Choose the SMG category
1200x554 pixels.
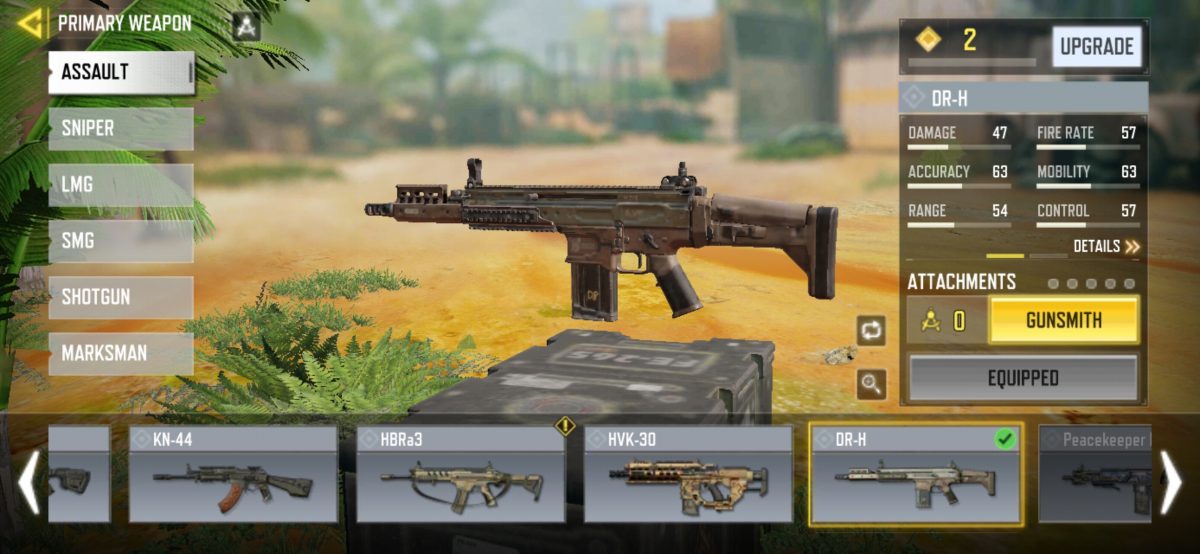pyautogui.click(x=121, y=241)
